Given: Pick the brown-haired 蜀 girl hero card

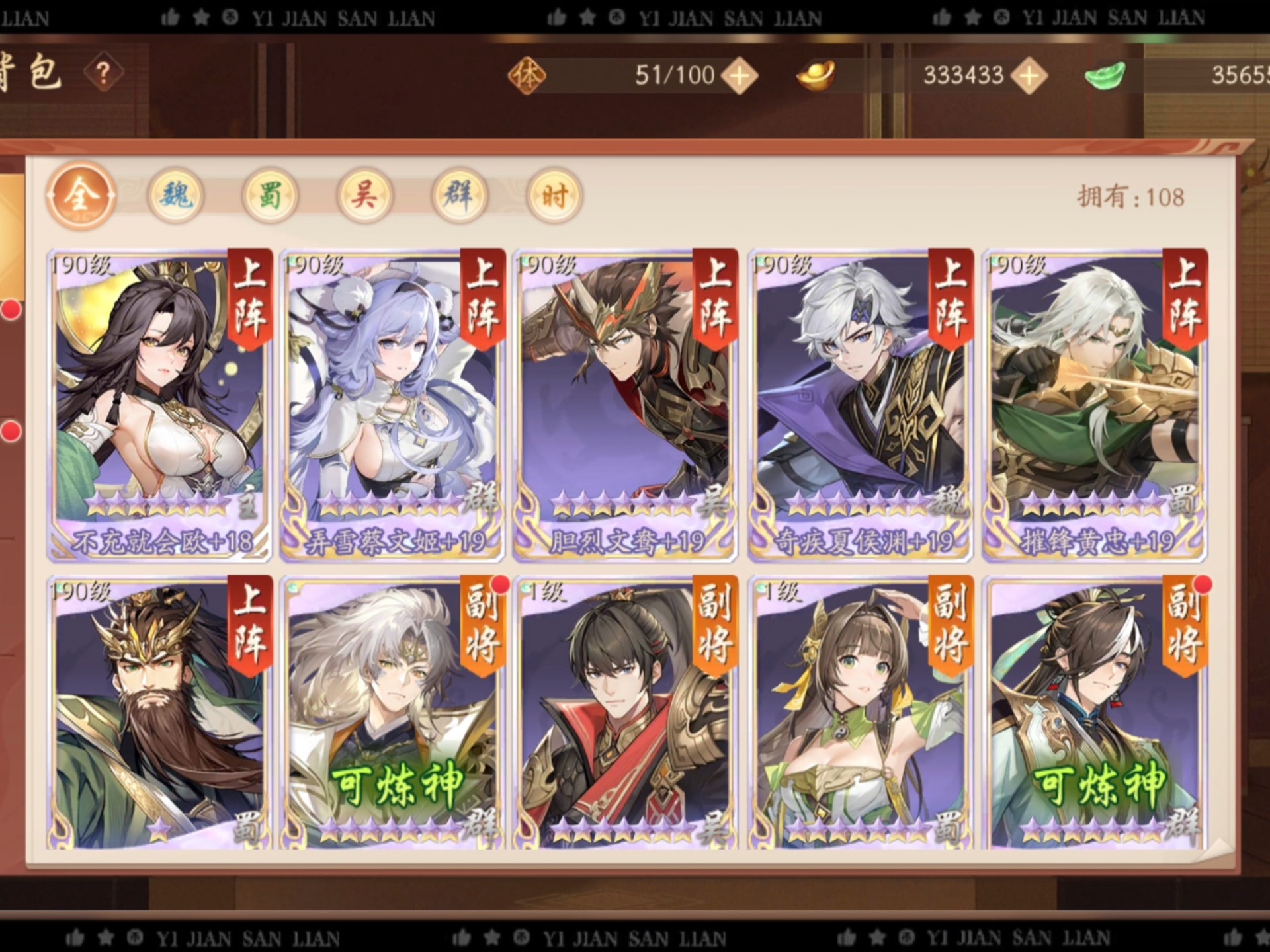Looking at the screenshot, I should (860, 714).
